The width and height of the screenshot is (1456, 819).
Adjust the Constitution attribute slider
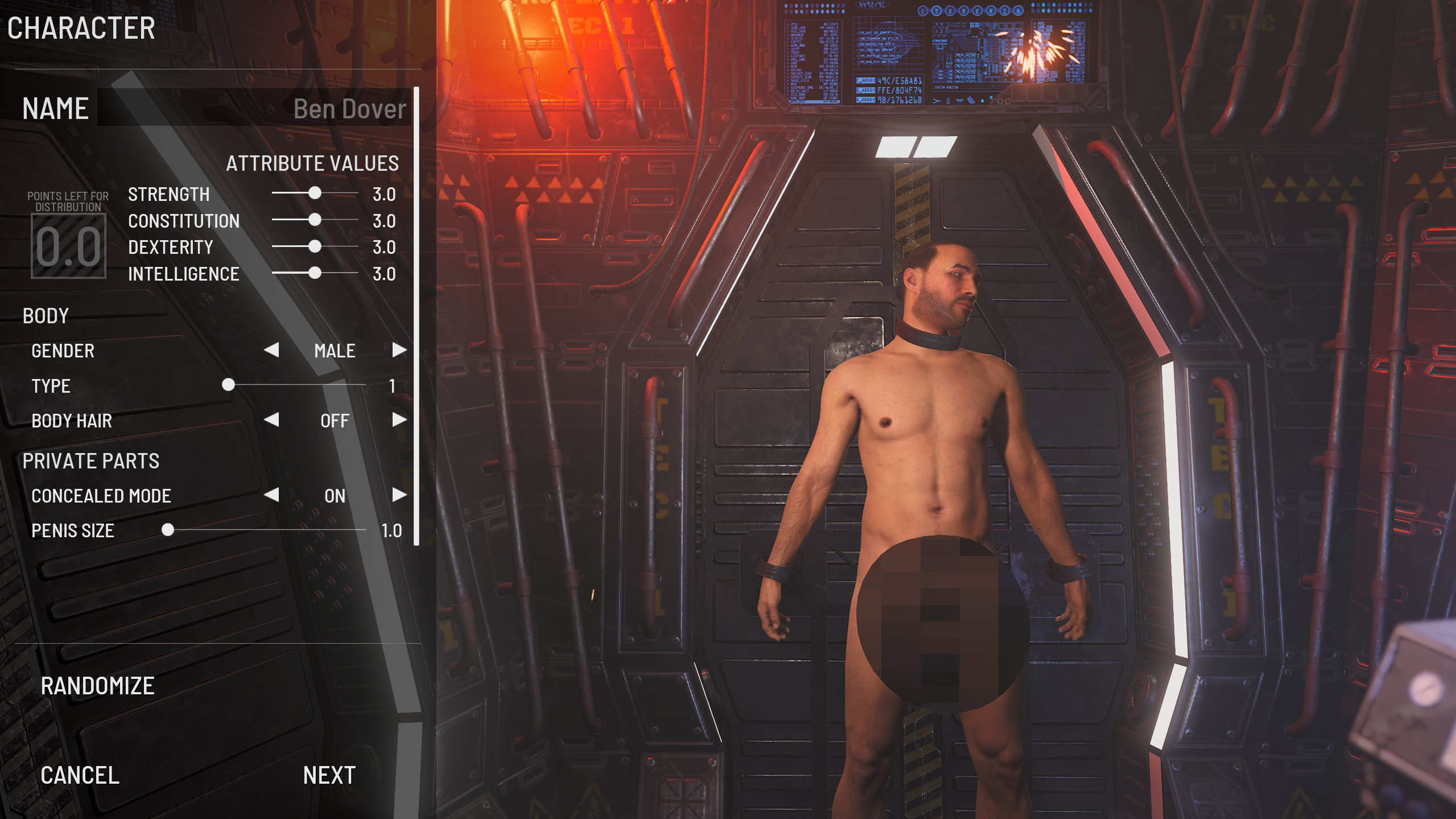315,220
